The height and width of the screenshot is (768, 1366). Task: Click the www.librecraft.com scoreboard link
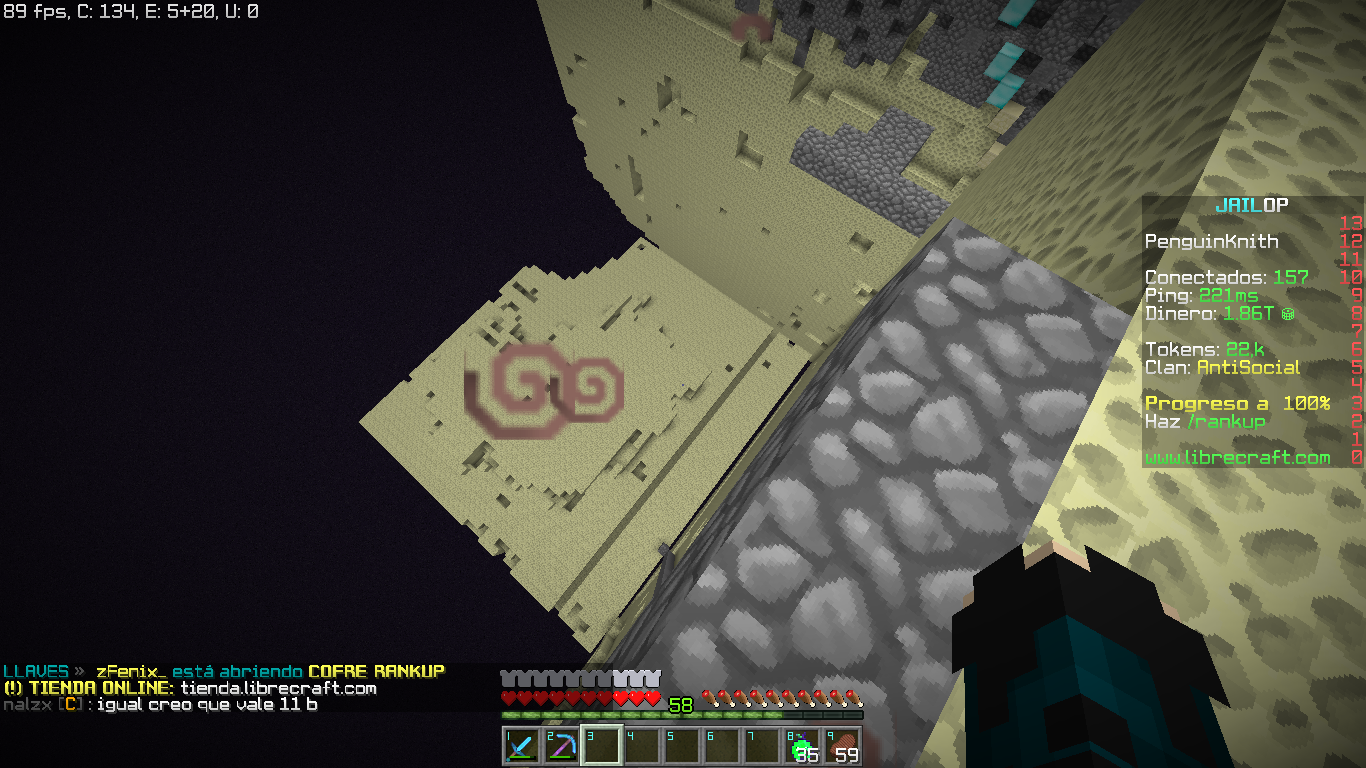coord(1237,457)
